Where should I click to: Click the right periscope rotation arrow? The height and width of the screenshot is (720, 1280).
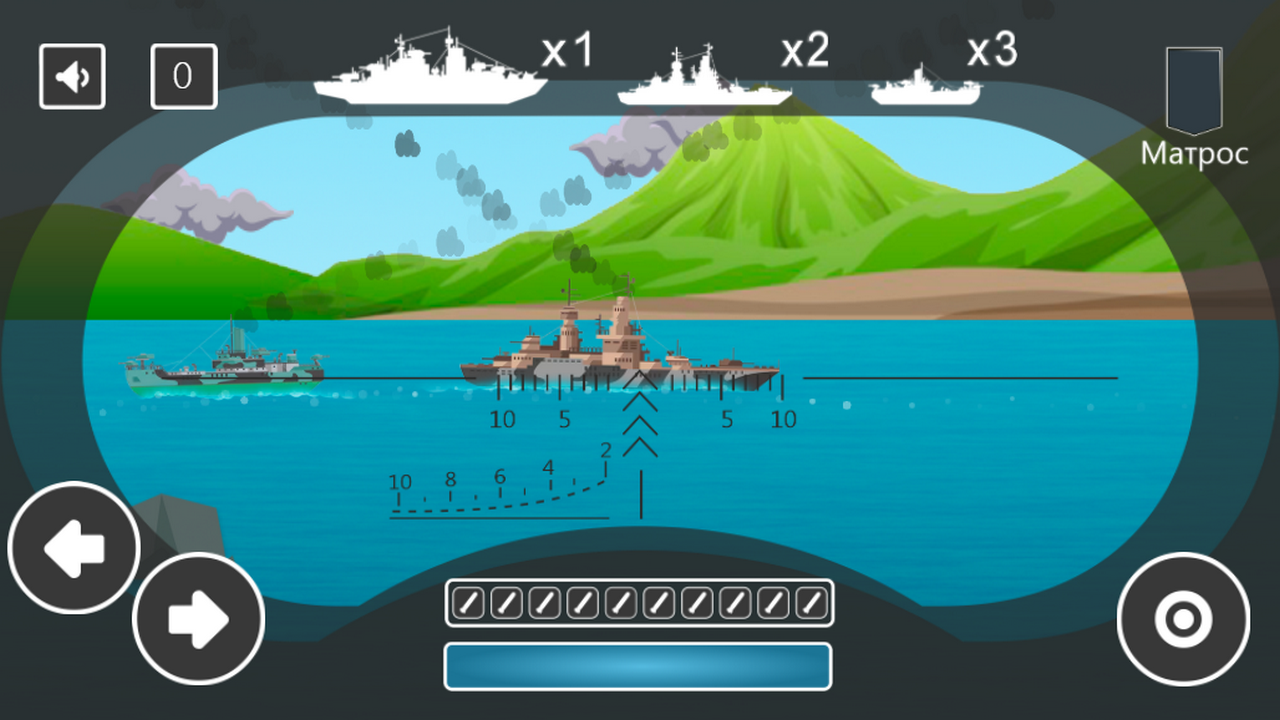198,618
